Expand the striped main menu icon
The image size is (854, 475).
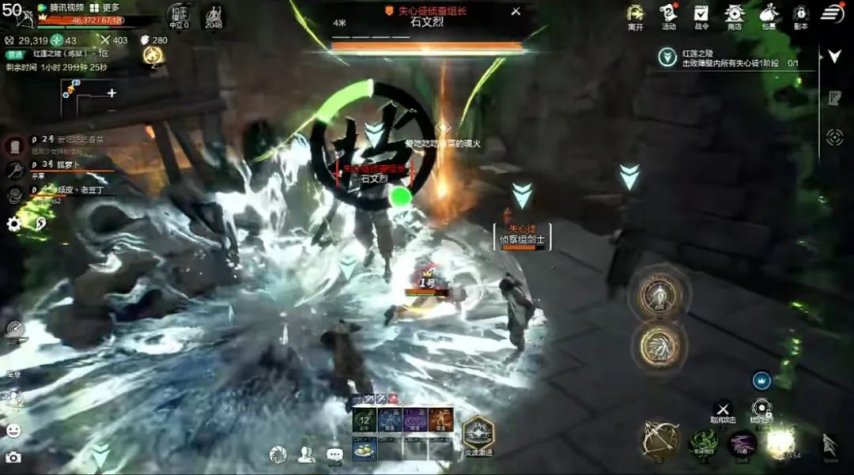tap(833, 13)
